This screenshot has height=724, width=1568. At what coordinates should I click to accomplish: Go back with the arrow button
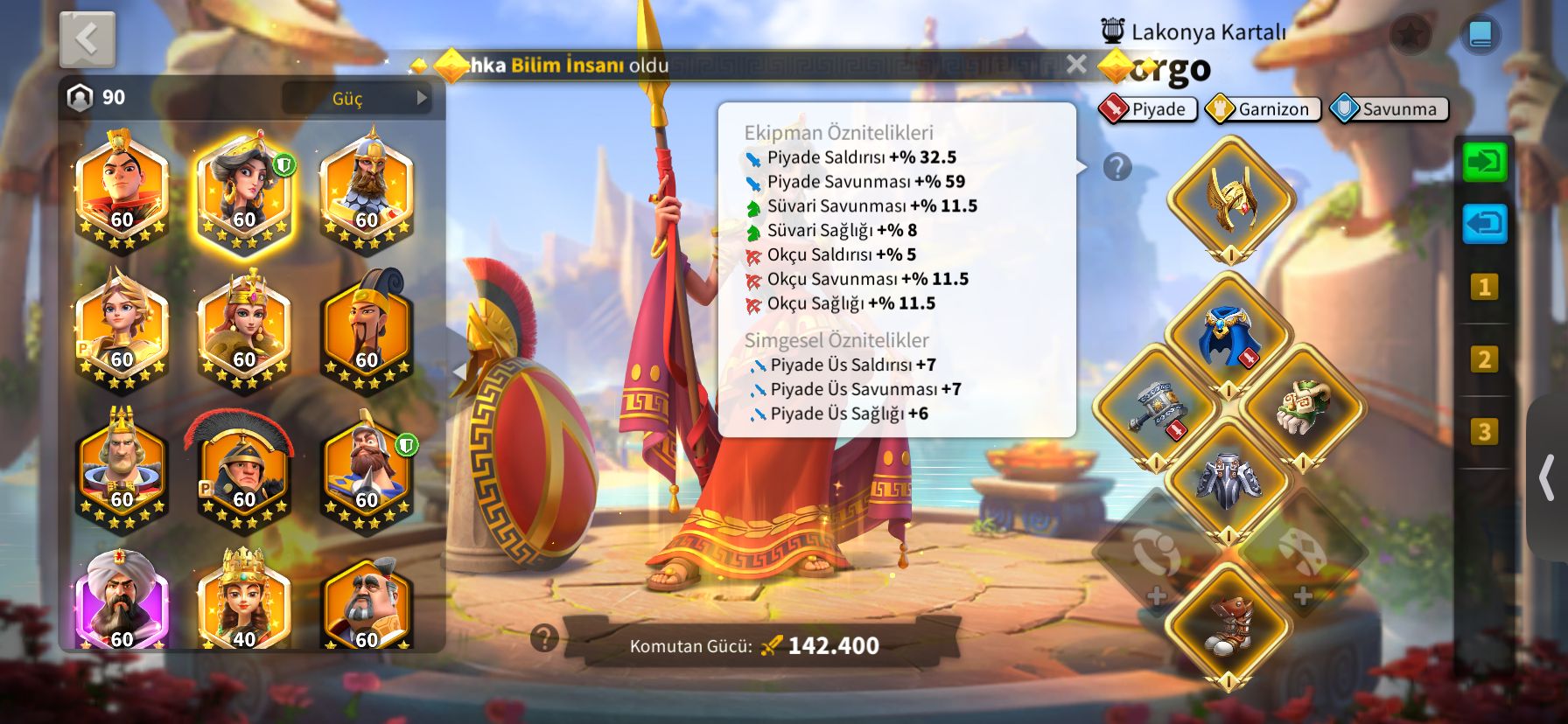point(87,39)
